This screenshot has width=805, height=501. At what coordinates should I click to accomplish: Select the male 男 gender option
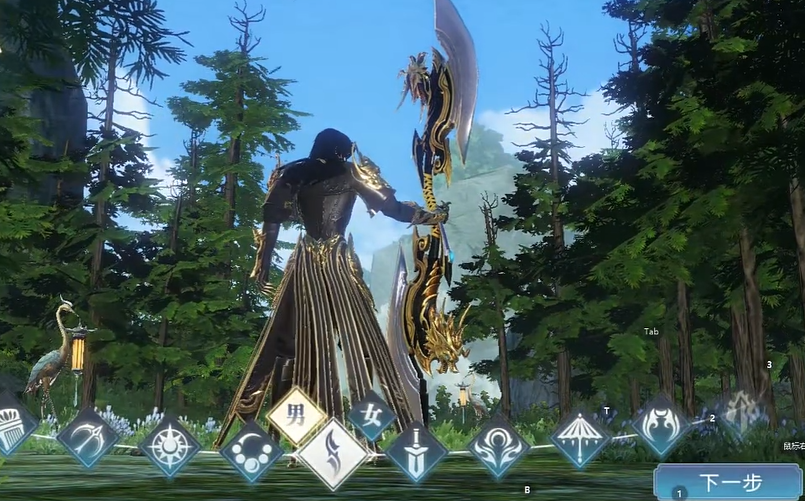point(296,413)
